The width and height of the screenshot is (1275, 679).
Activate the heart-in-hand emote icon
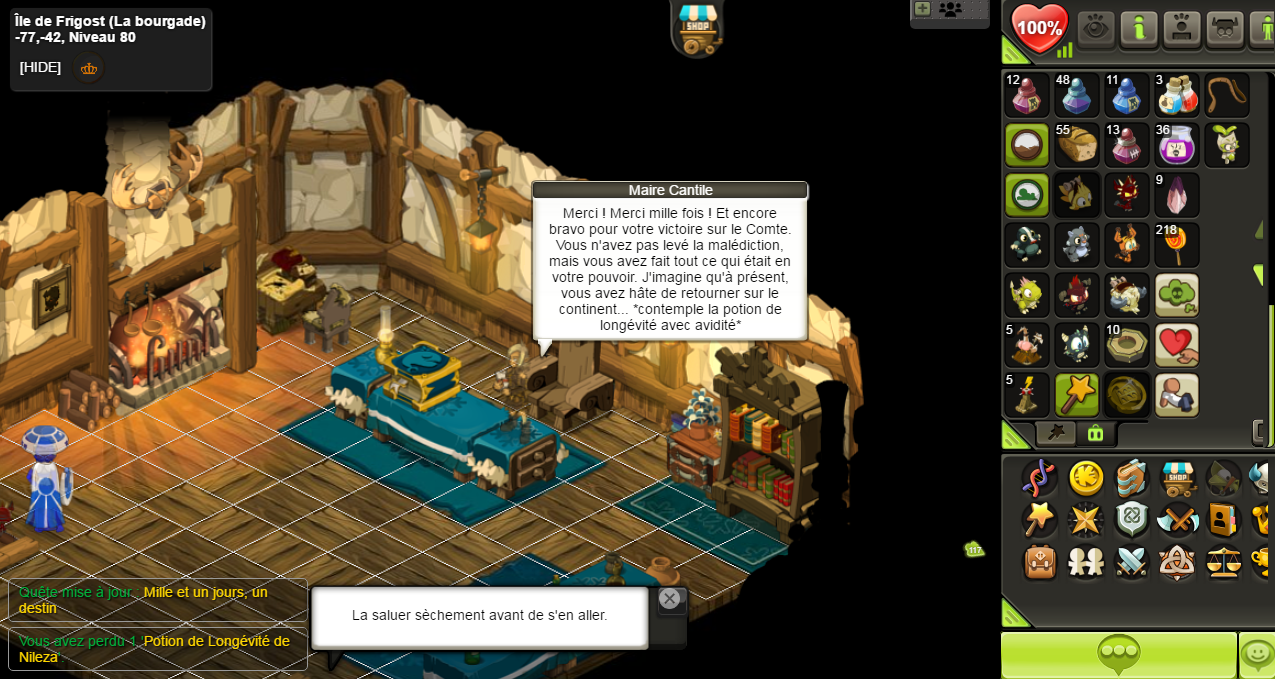tap(1177, 345)
